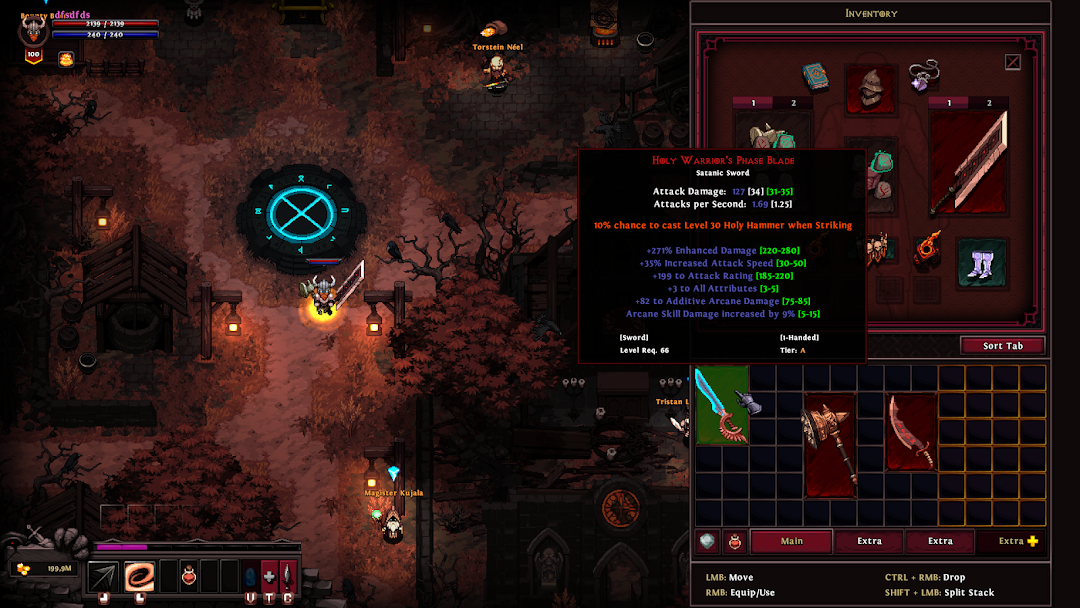Activate the orange swirl skill
Viewport: 1080px width, 608px height.
pos(139,576)
